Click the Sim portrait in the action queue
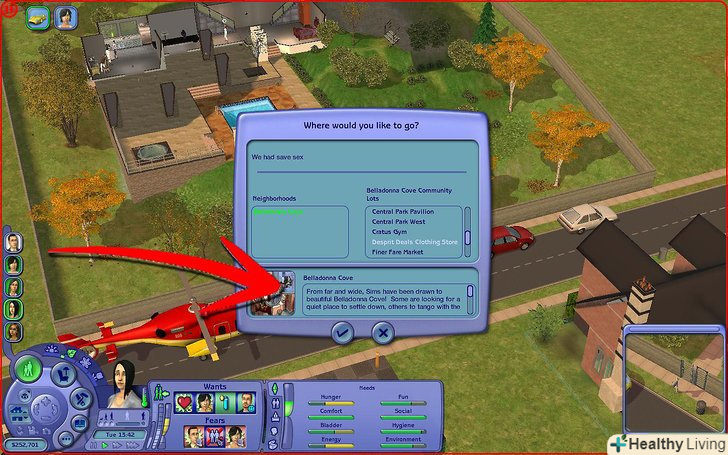The width and height of the screenshot is (728, 455). [67, 17]
